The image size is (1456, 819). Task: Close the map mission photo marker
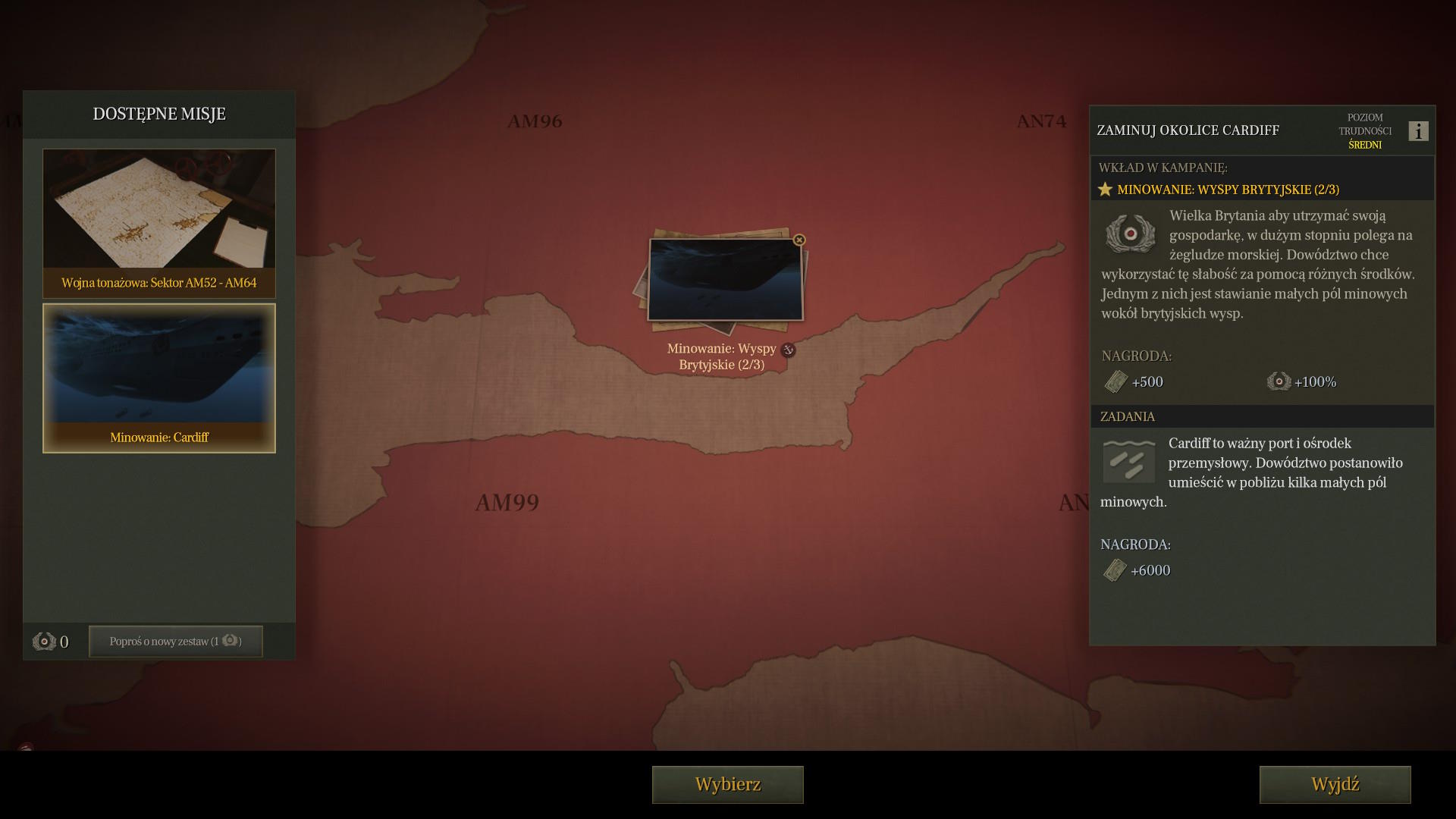[799, 240]
